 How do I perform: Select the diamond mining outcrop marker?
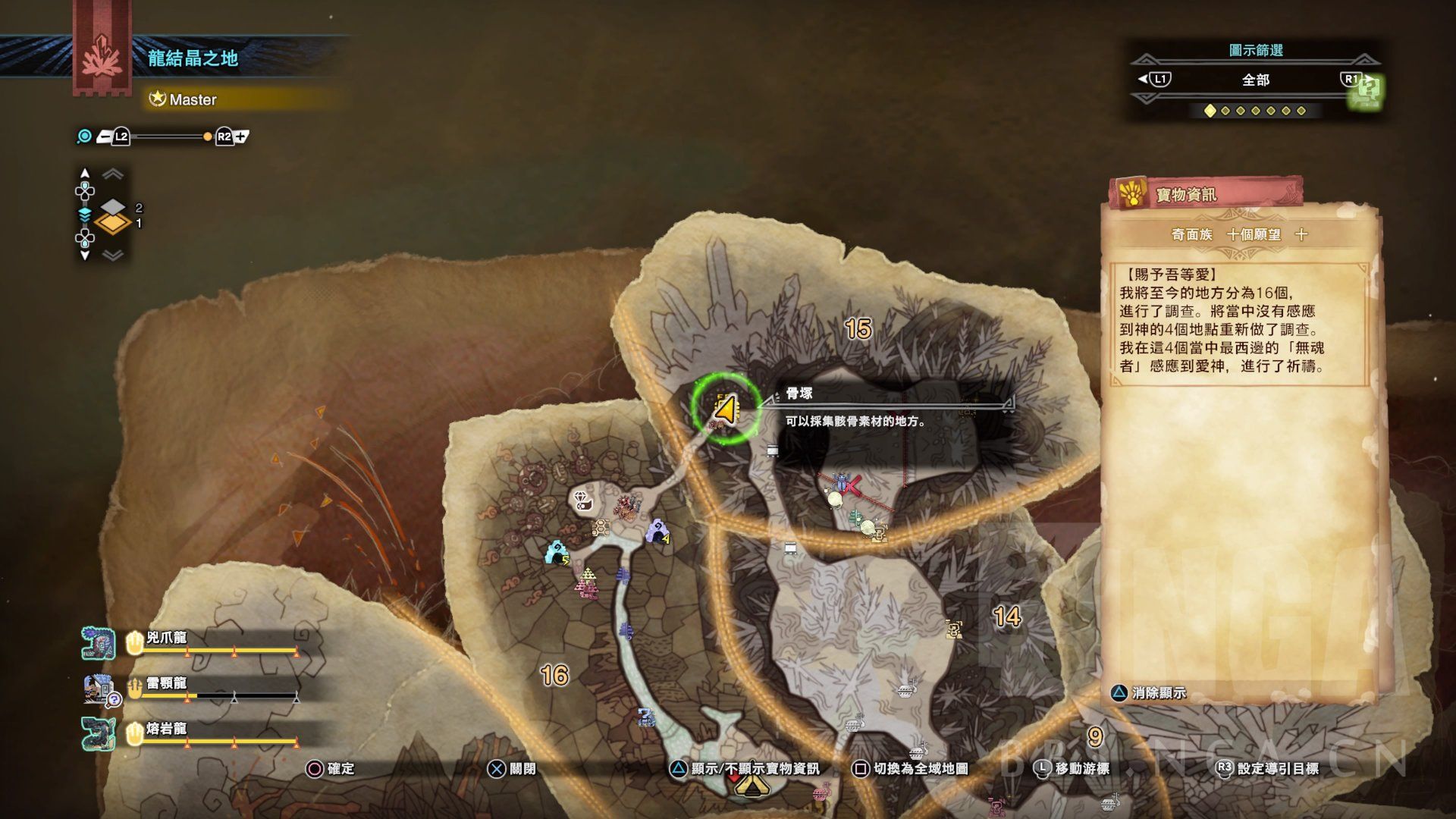[582, 499]
